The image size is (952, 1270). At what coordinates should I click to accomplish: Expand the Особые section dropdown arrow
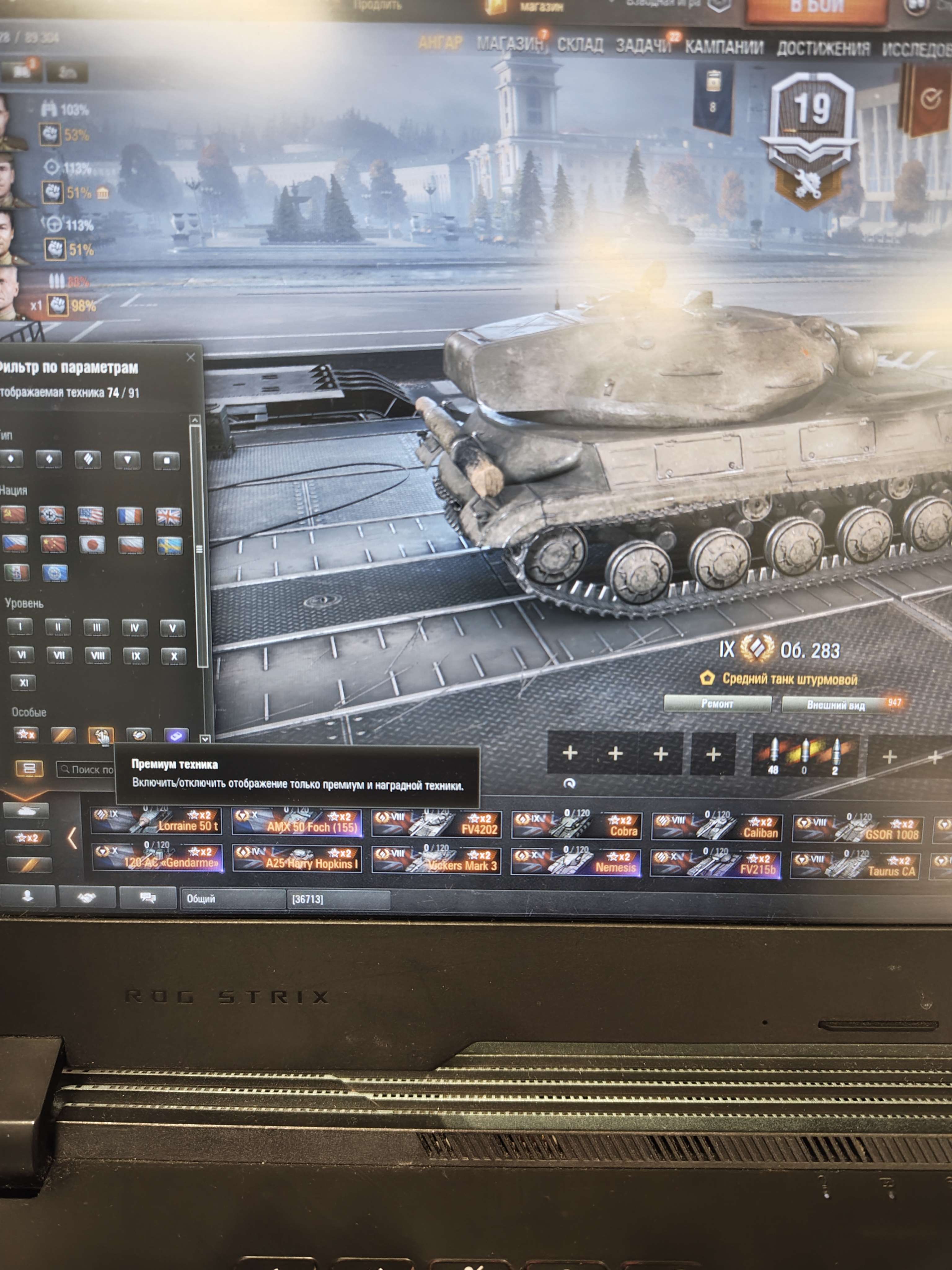(205, 739)
